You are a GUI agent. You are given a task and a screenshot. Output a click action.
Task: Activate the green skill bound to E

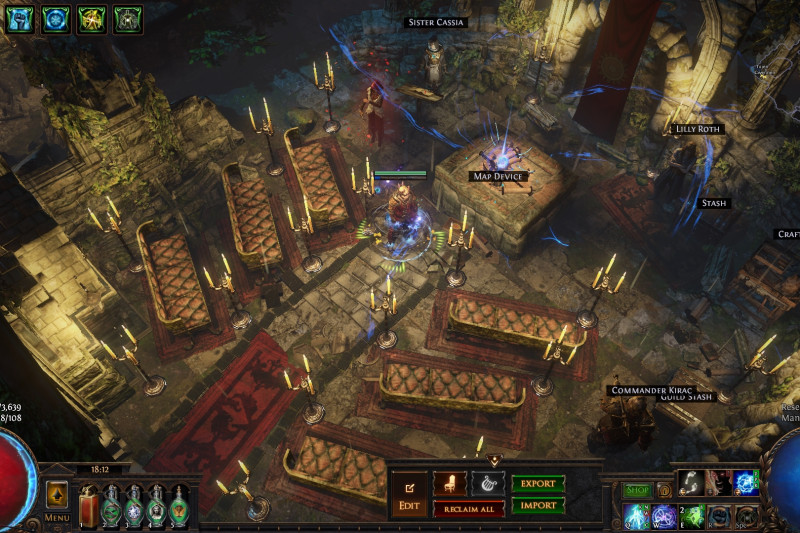click(692, 516)
